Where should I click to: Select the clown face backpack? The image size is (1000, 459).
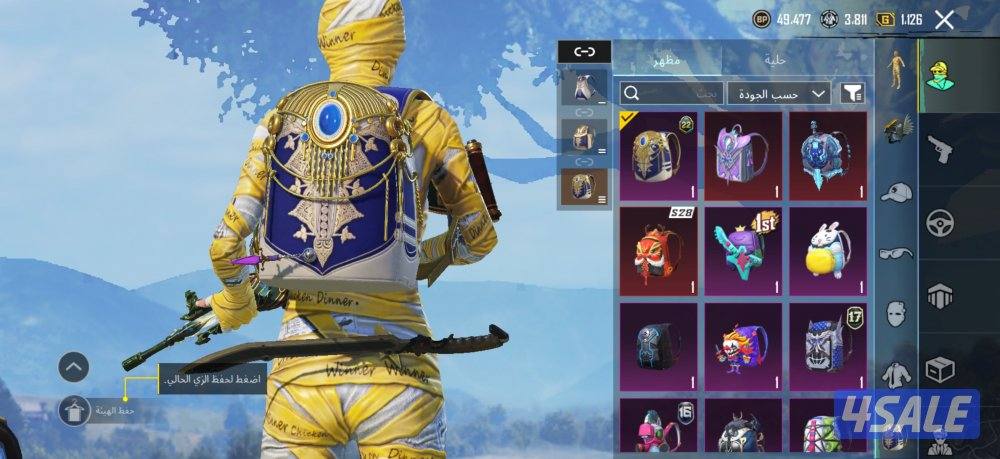[743, 346]
